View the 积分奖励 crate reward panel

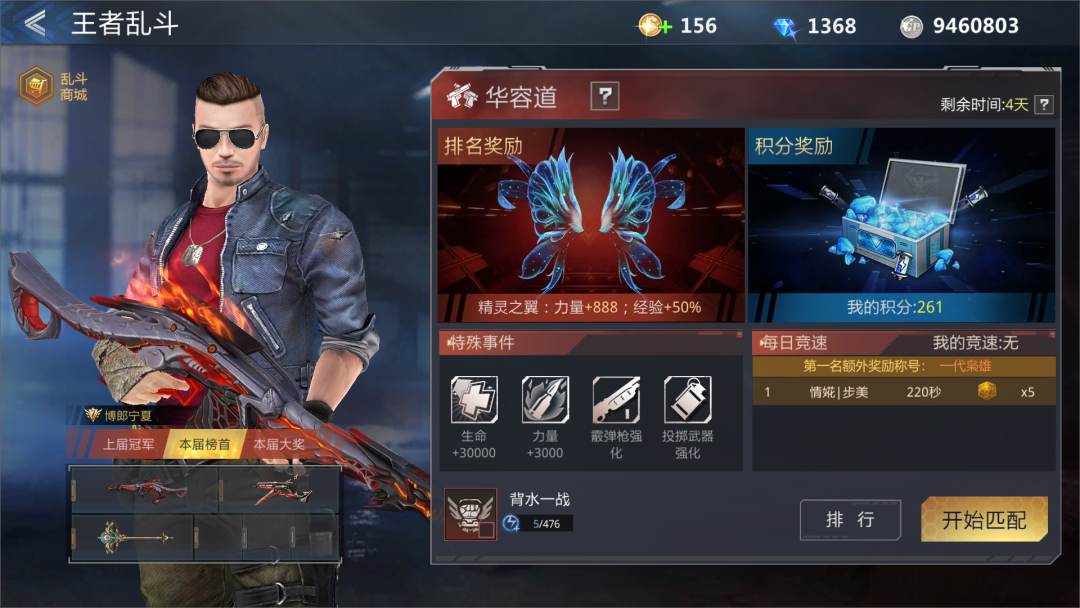coord(901,224)
